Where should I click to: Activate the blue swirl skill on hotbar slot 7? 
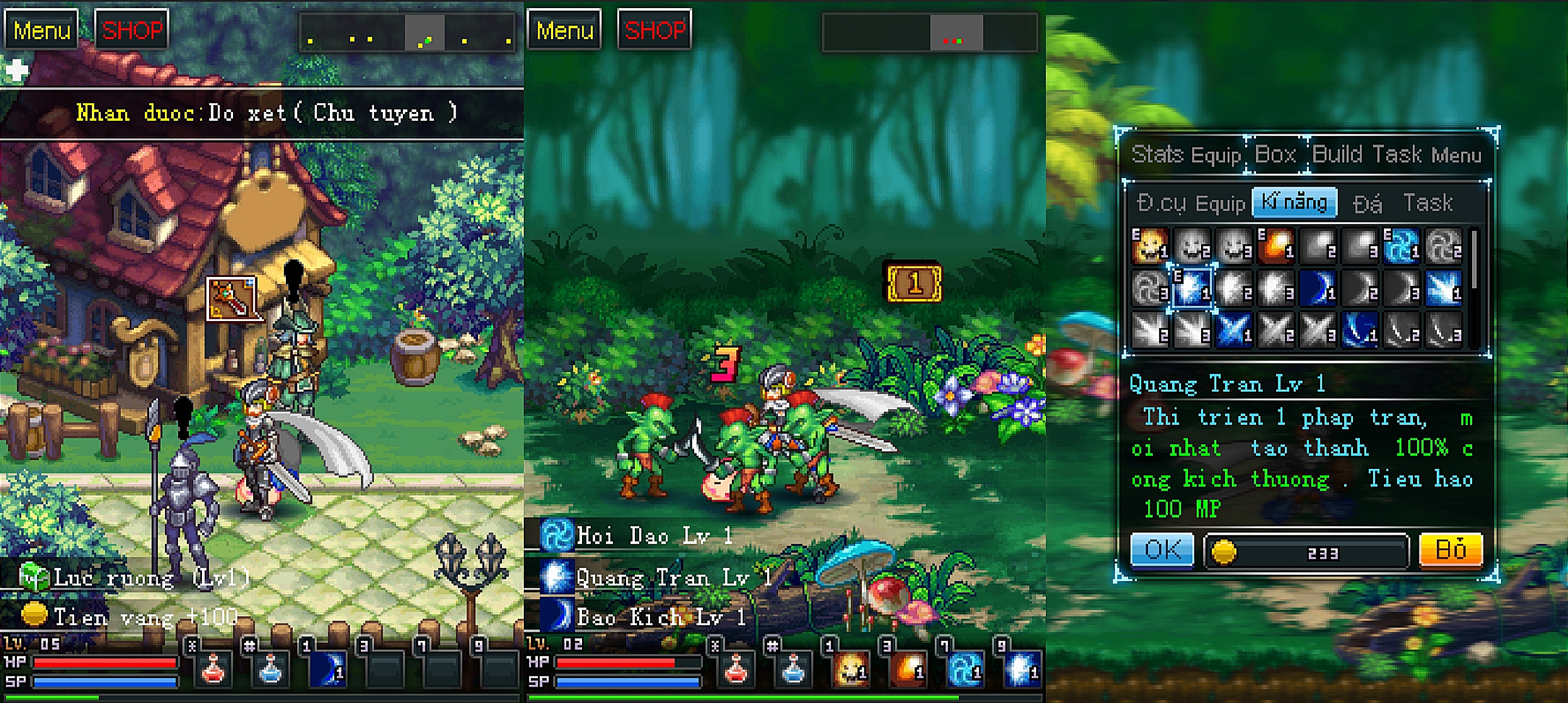[966, 670]
